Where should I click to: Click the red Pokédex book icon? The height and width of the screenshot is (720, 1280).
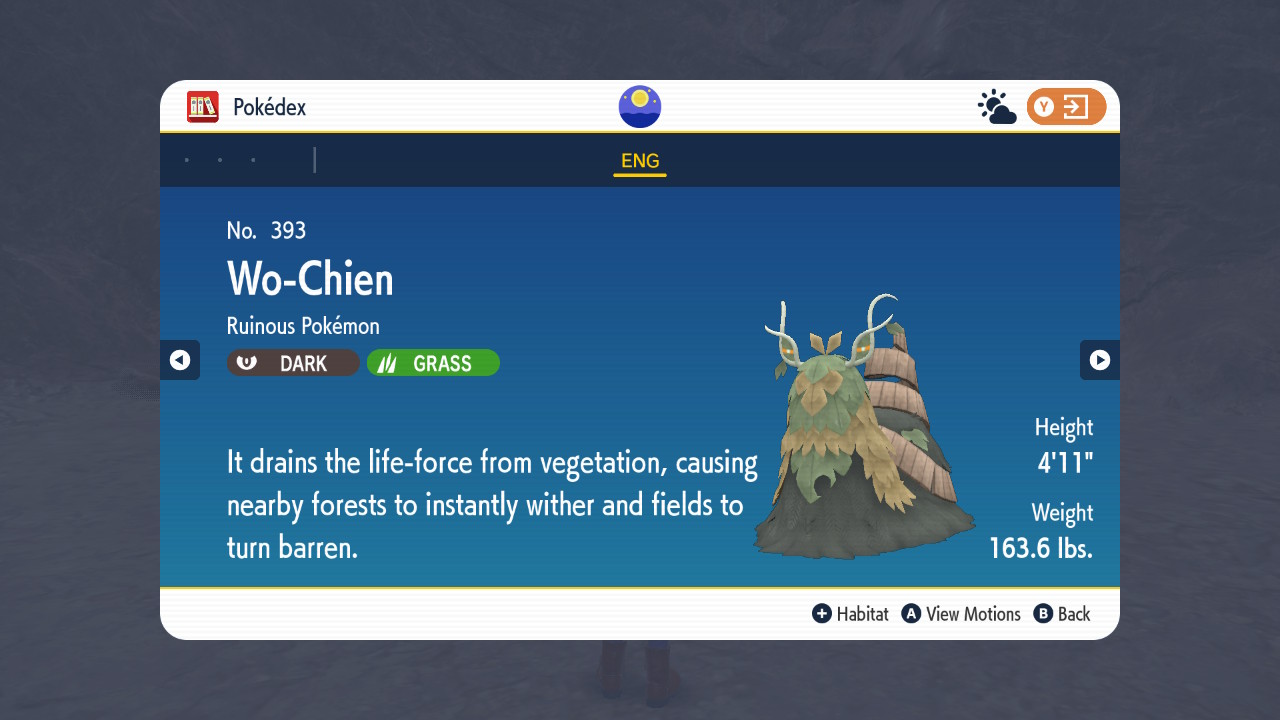point(203,107)
